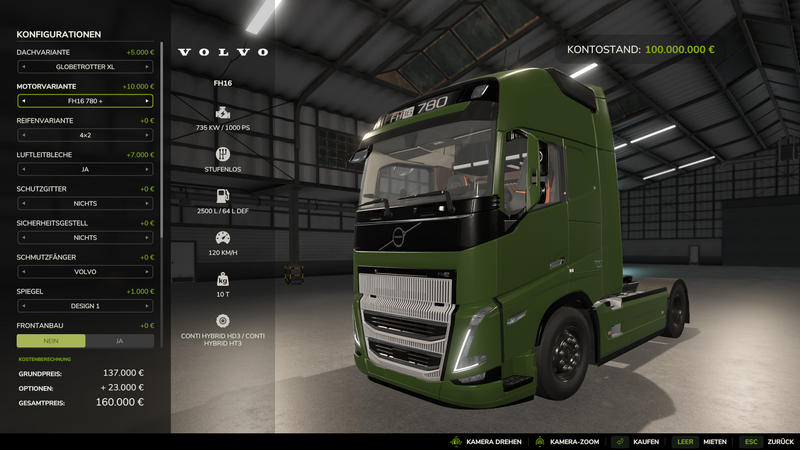This screenshot has width=800, height=450.
Task: Change Luftleitbleche to the next value
Action: 148,169
